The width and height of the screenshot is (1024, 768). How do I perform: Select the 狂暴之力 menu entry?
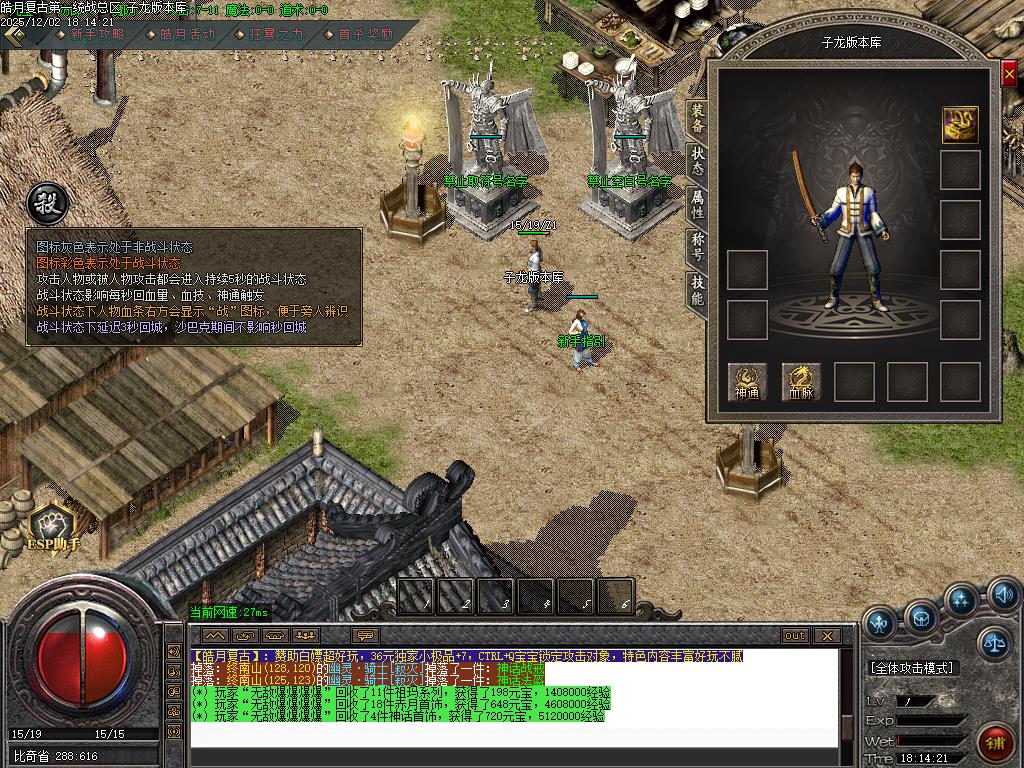[276, 34]
